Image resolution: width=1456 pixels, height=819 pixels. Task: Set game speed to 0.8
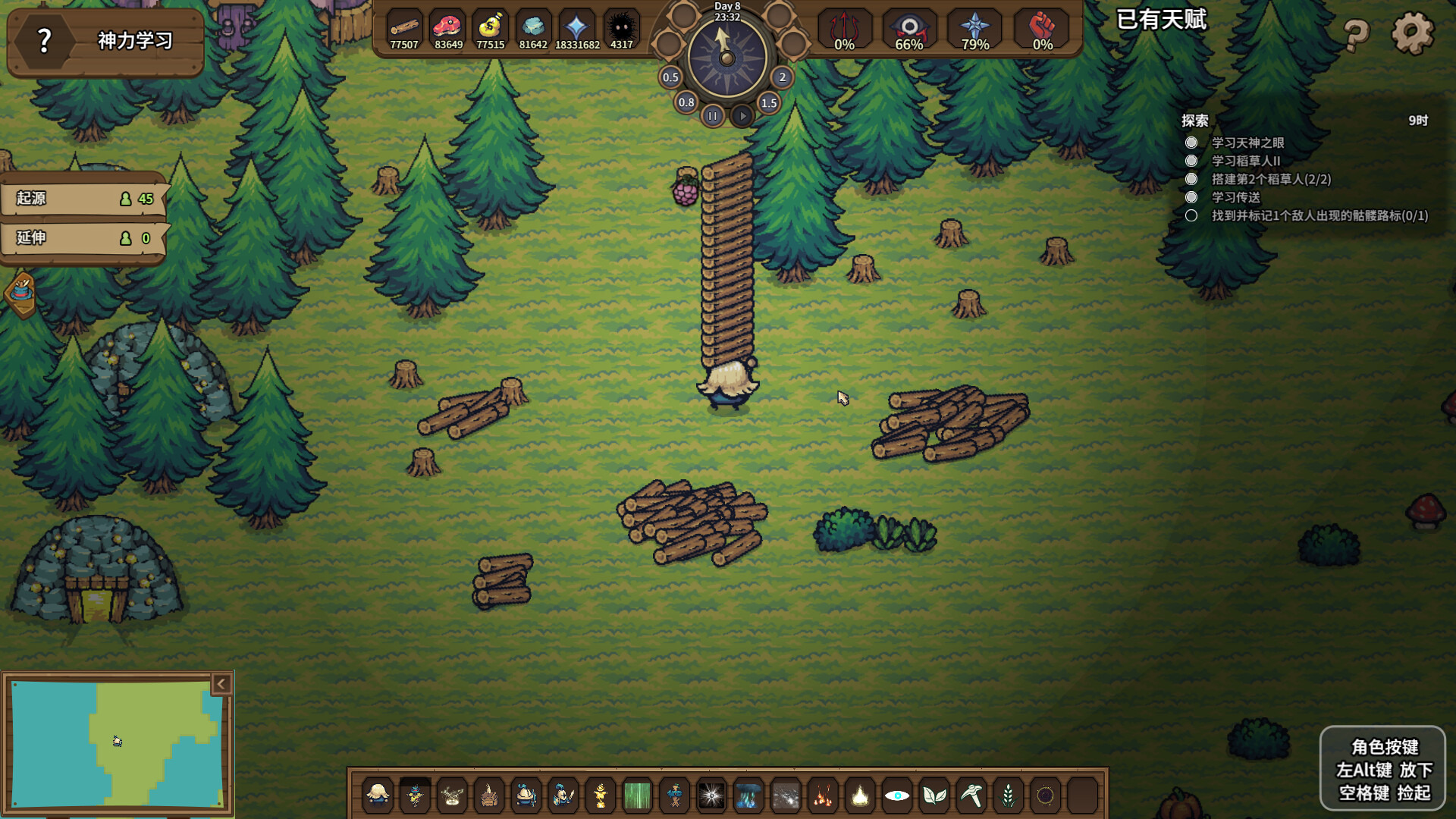point(686,102)
